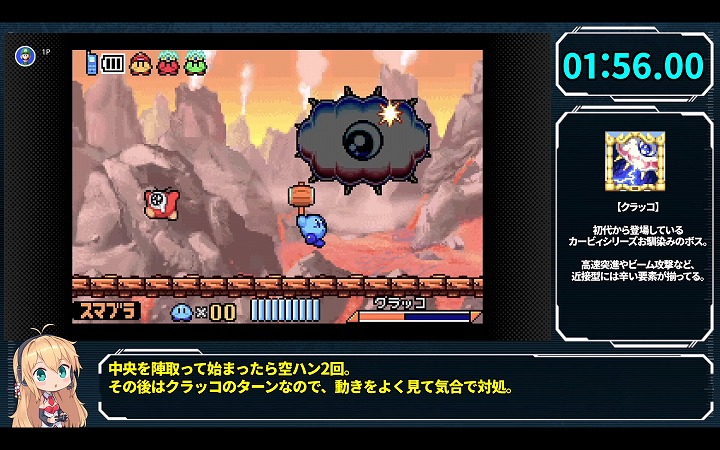This screenshot has width=720, height=450.
Task: Tap the blue cell phone icon
Action: click(91, 63)
